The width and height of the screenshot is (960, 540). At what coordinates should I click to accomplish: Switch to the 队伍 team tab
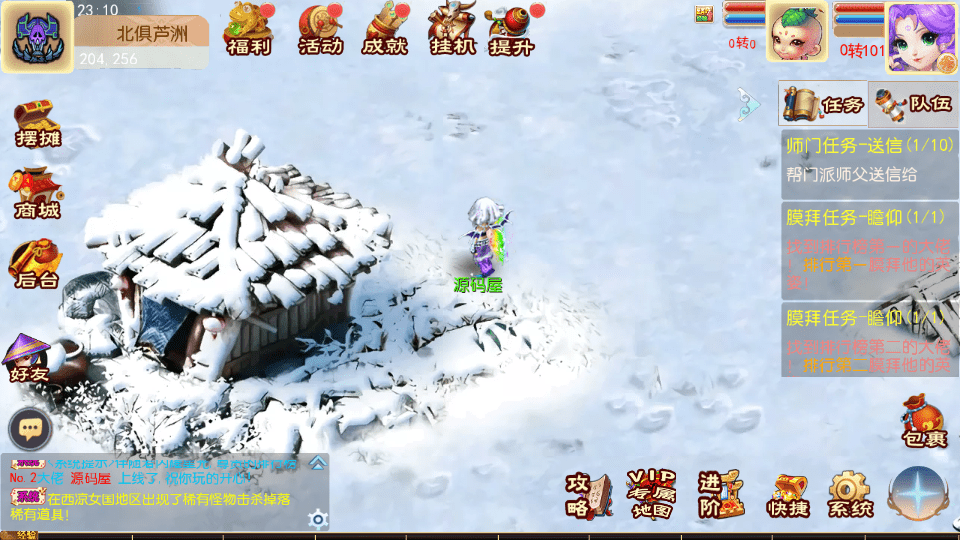click(x=911, y=104)
